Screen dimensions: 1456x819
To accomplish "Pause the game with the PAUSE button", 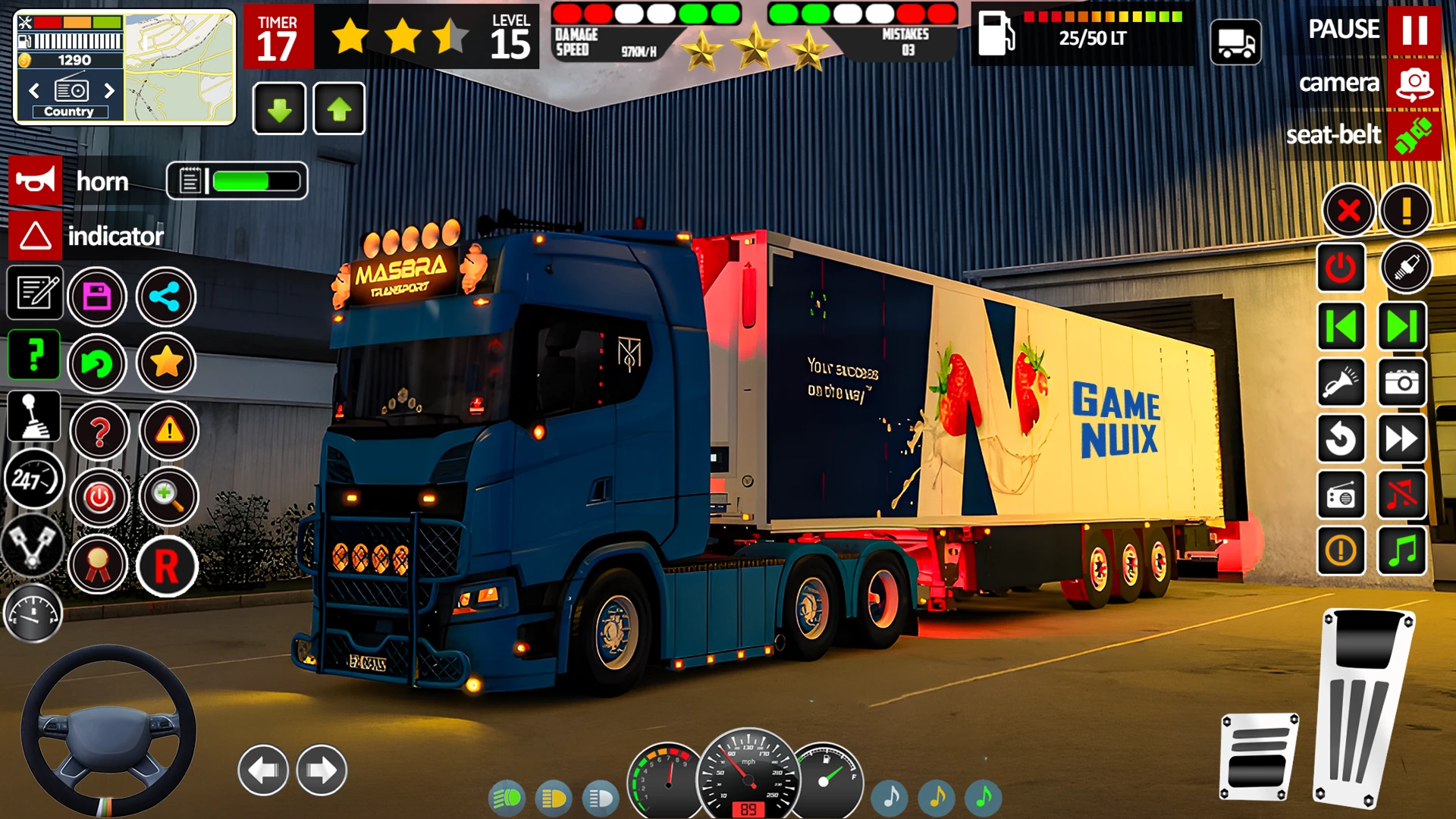I will pyautogui.click(x=1414, y=30).
